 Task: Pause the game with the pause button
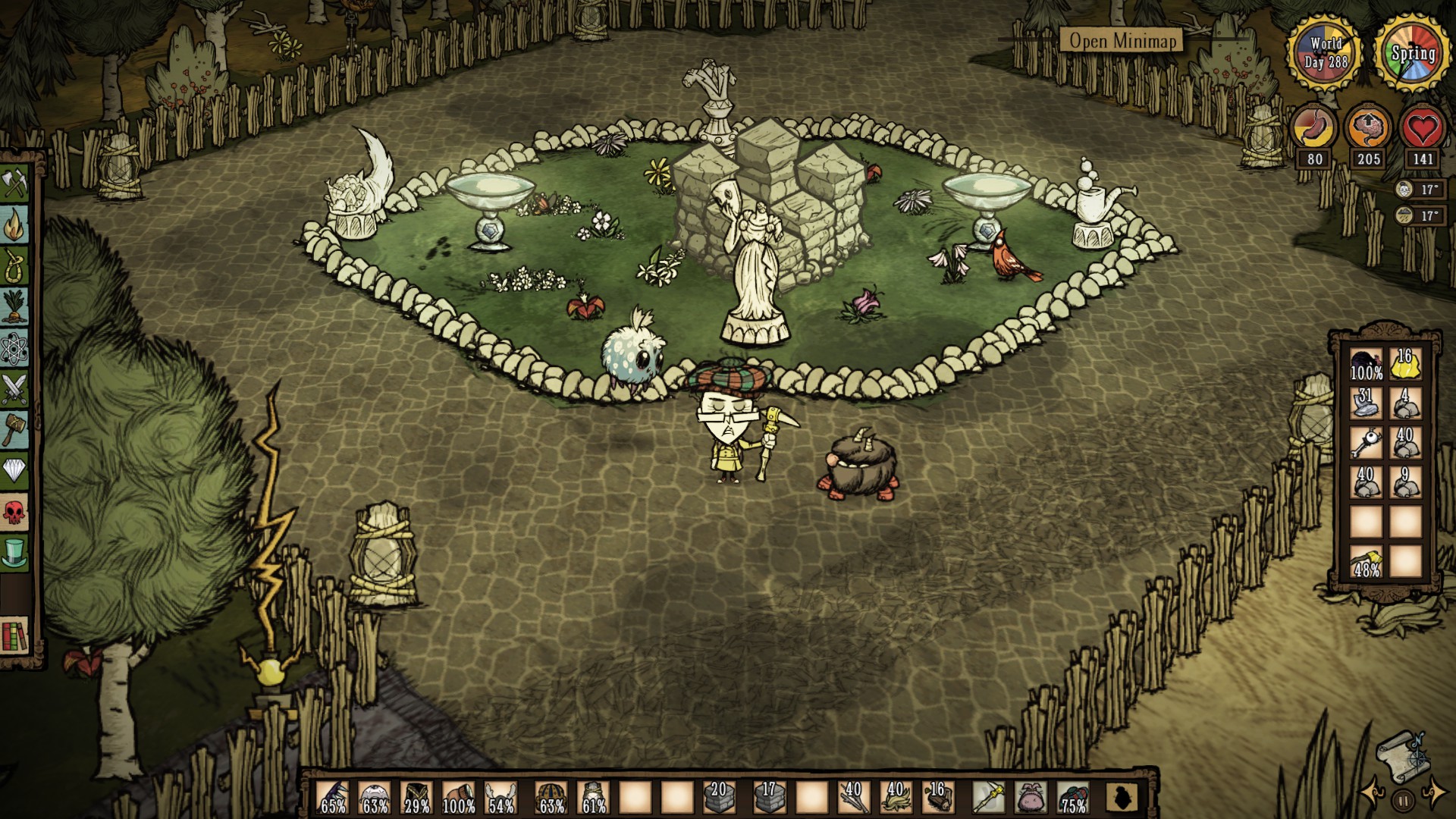point(1403,799)
